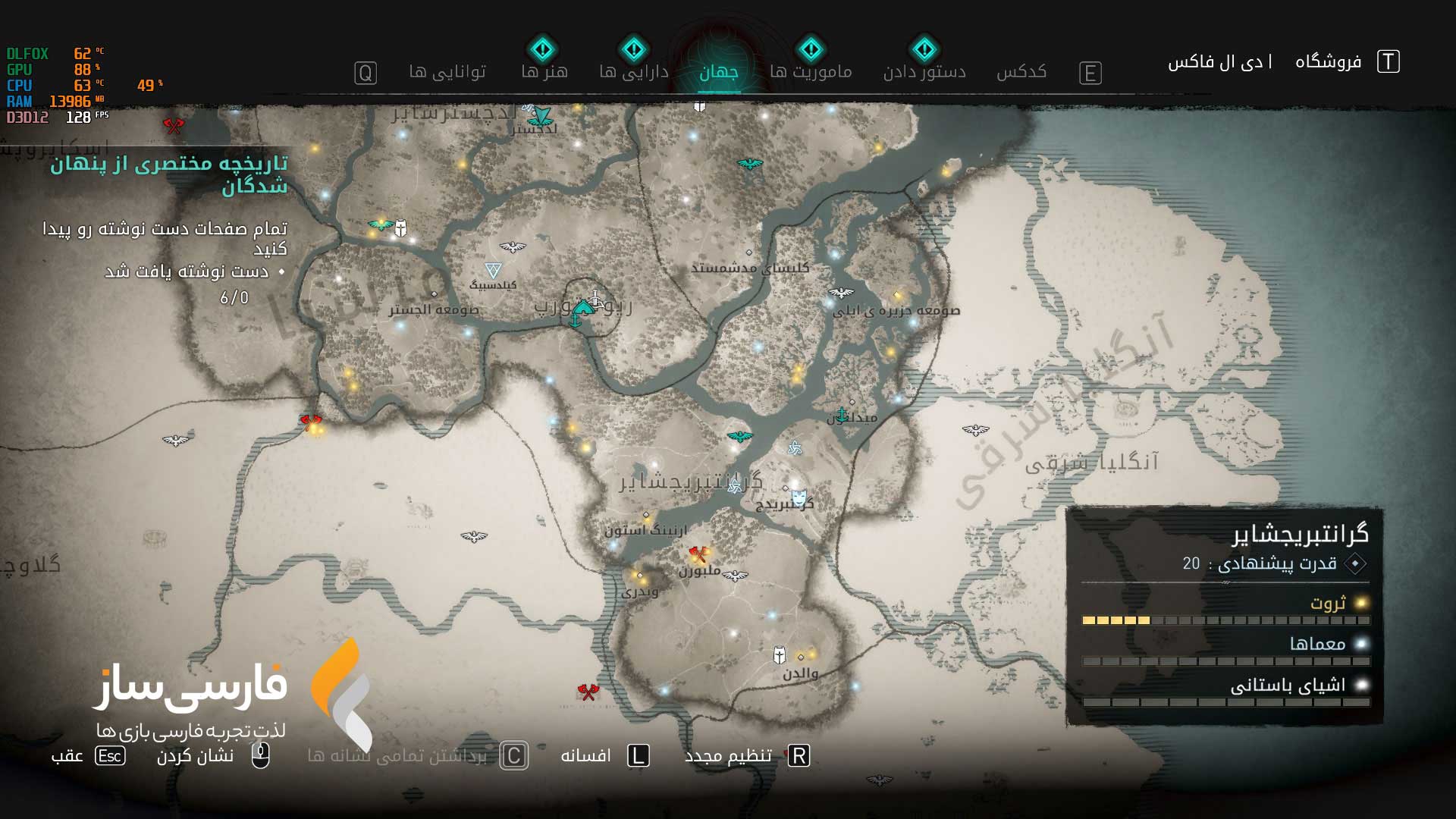
Task: Select the downward triangle marker above کیلدسبیگ
Action: tap(493, 270)
